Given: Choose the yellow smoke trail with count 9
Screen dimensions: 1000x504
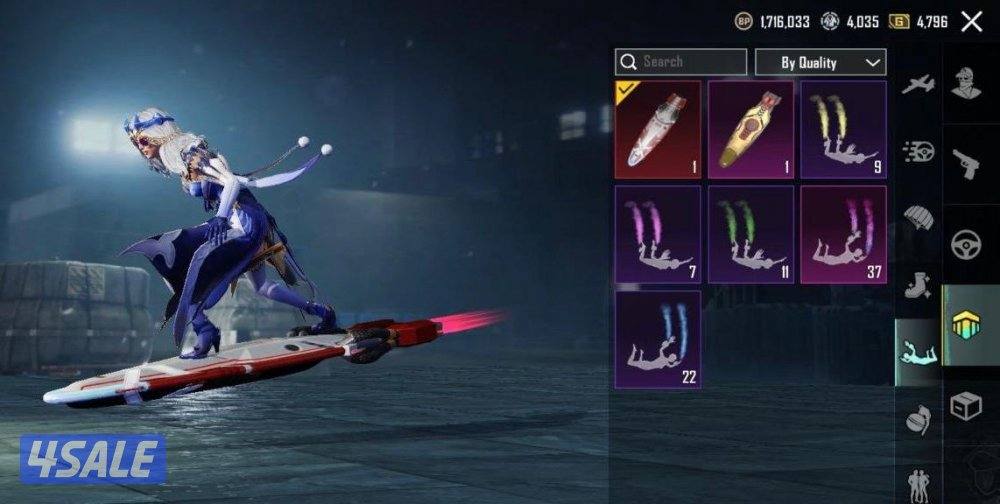Looking at the screenshot, I should [x=843, y=130].
